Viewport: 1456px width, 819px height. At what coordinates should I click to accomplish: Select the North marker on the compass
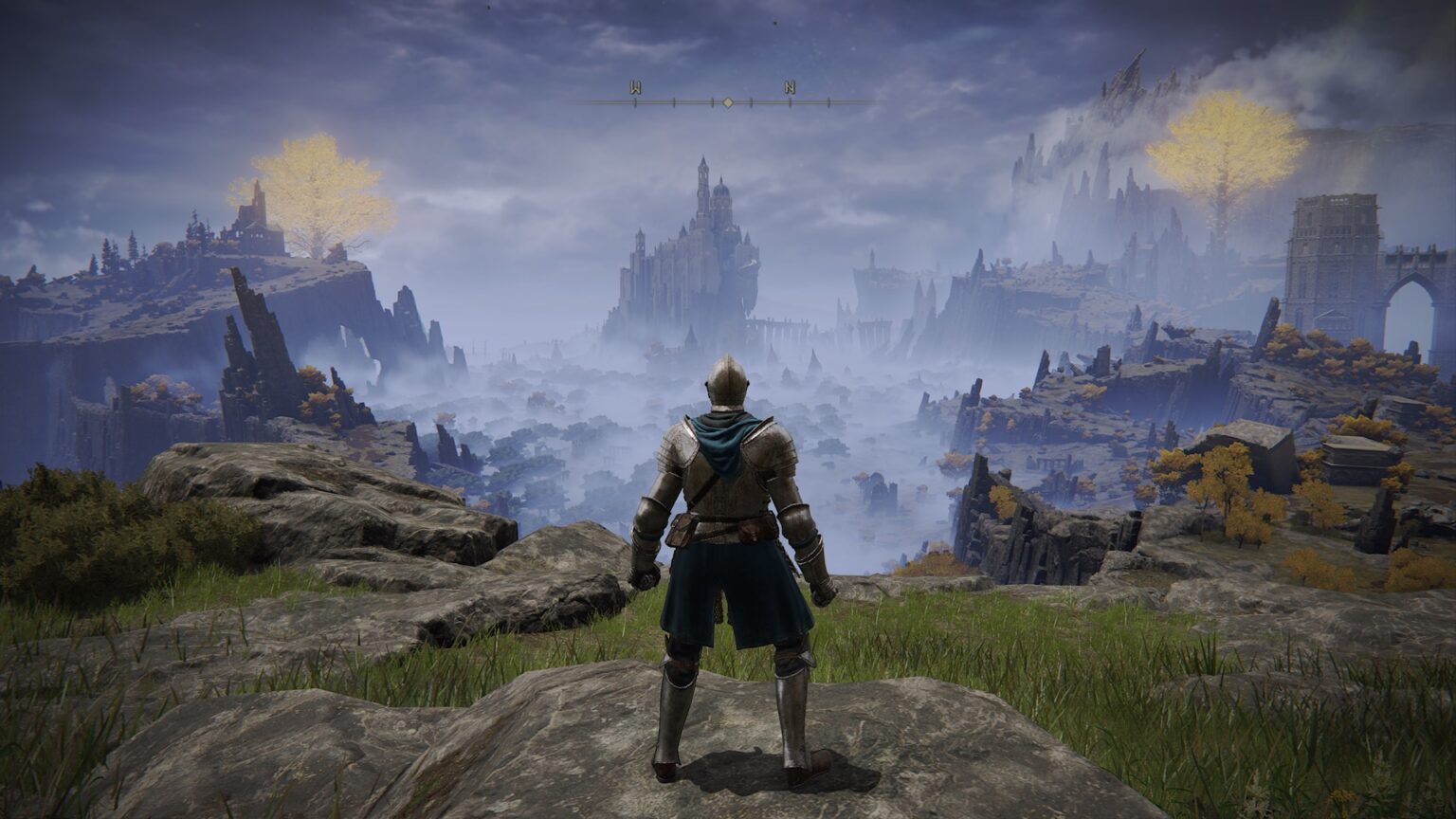pyautogui.click(x=790, y=88)
